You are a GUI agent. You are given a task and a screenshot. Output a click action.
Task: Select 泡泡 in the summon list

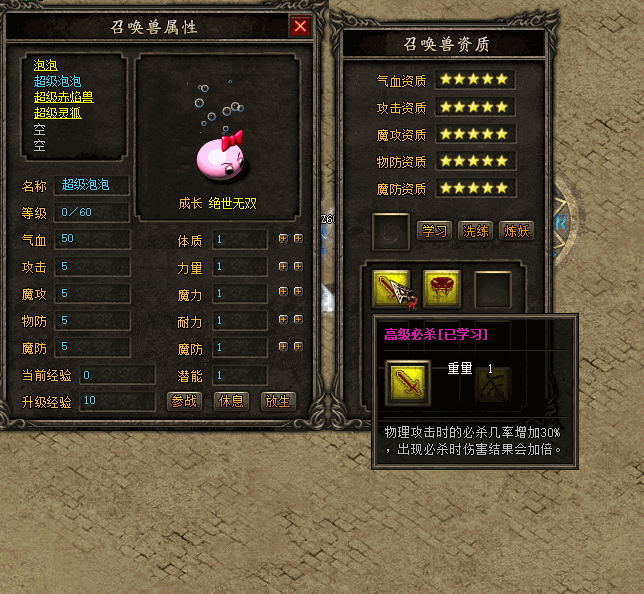click(45, 65)
